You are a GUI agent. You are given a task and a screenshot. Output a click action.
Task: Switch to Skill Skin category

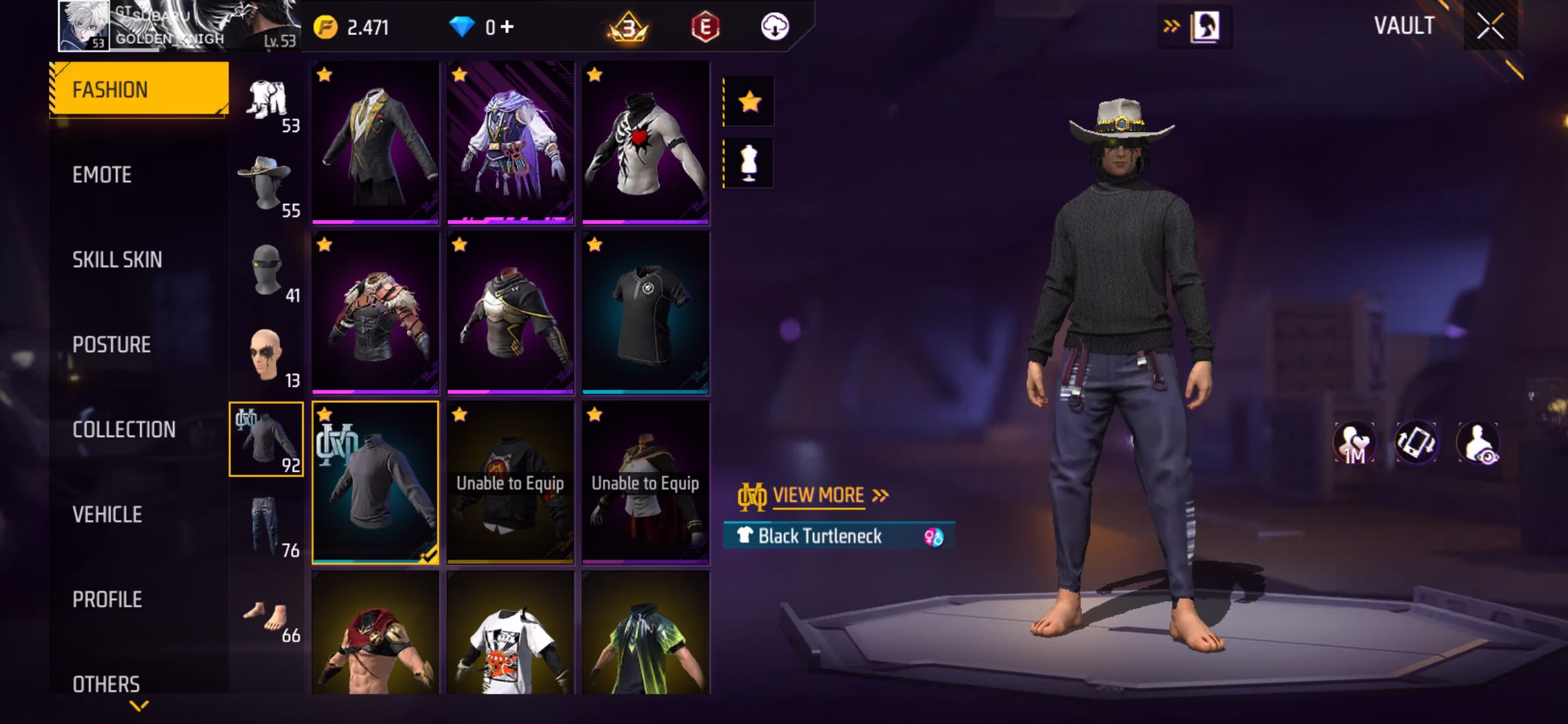(117, 260)
